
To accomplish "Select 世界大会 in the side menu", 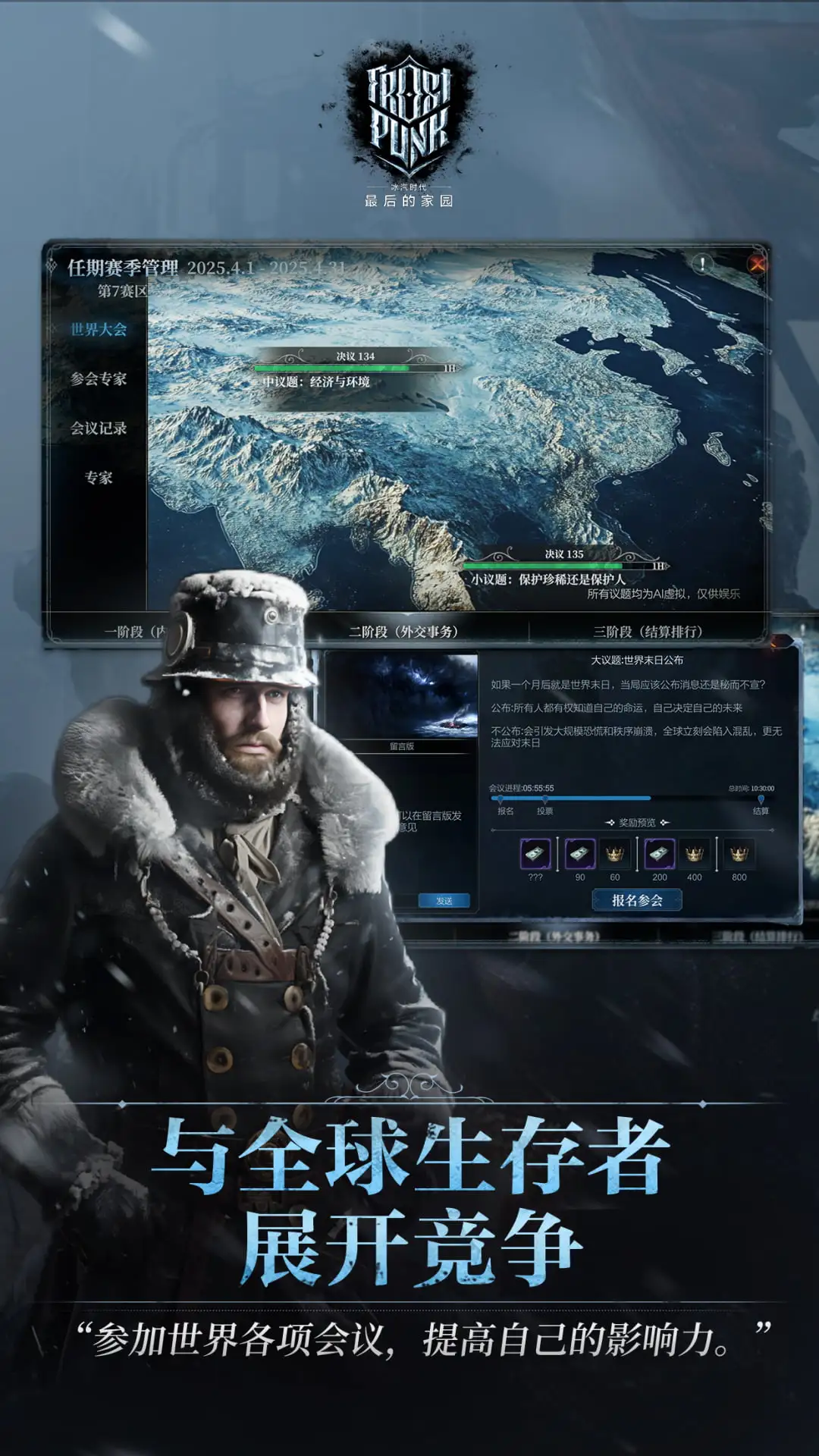I will point(99,329).
